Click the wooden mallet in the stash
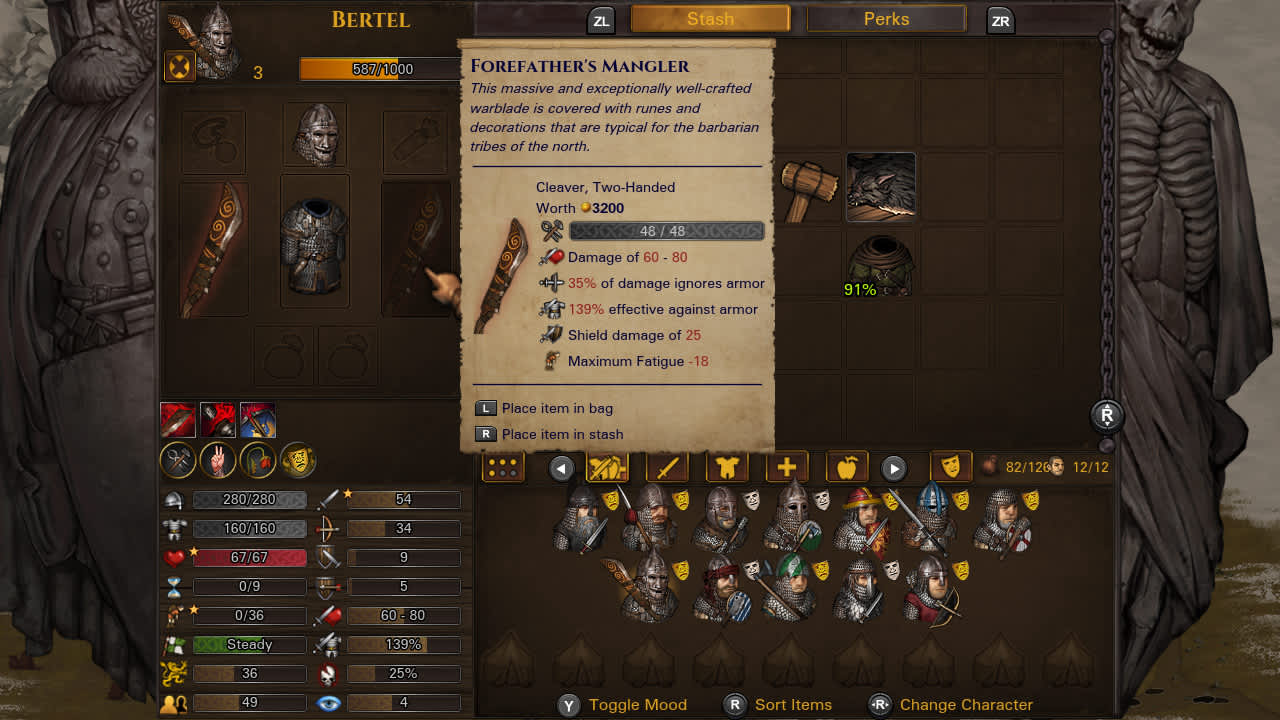Image resolution: width=1280 pixels, height=720 pixels. pyautogui.click(x=807, y=187)
